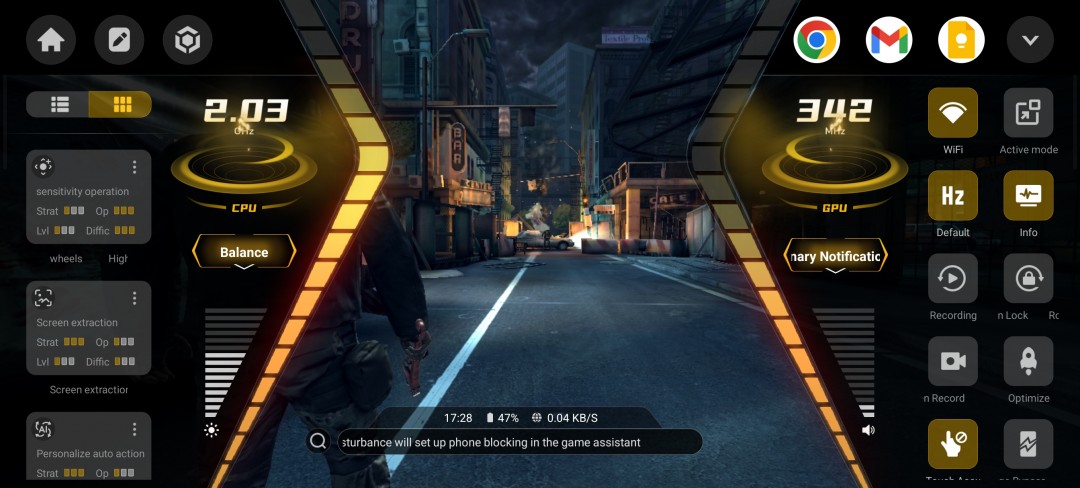This screenshot has height=488, width=1080.
Task: Open the notification mode selector
Action: [x=835, y=257]
